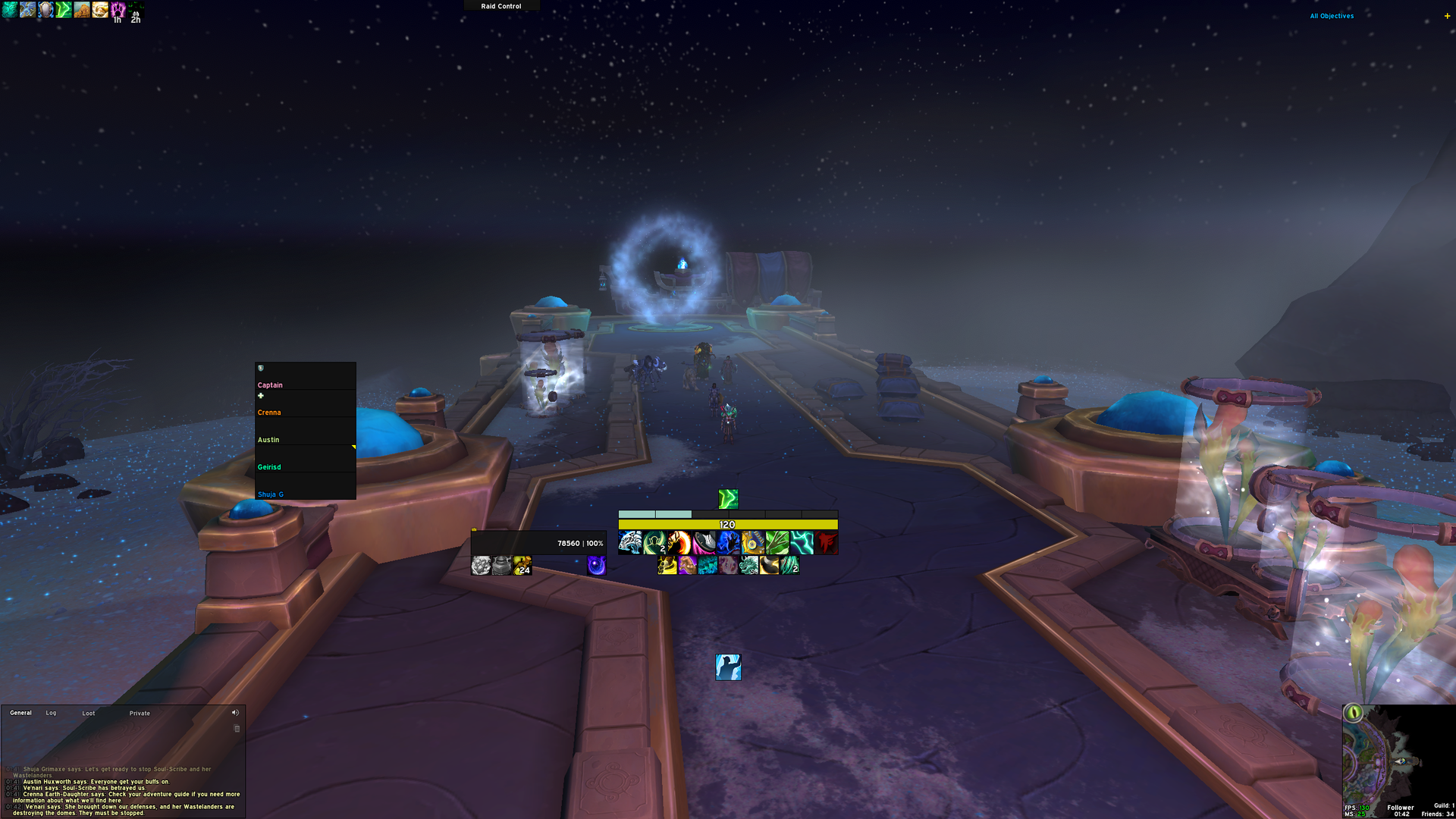The width and height of the screenshot is (1456, 819).
Task: Click the leftmost teal buff icon top-left
Action: (10, 10)
